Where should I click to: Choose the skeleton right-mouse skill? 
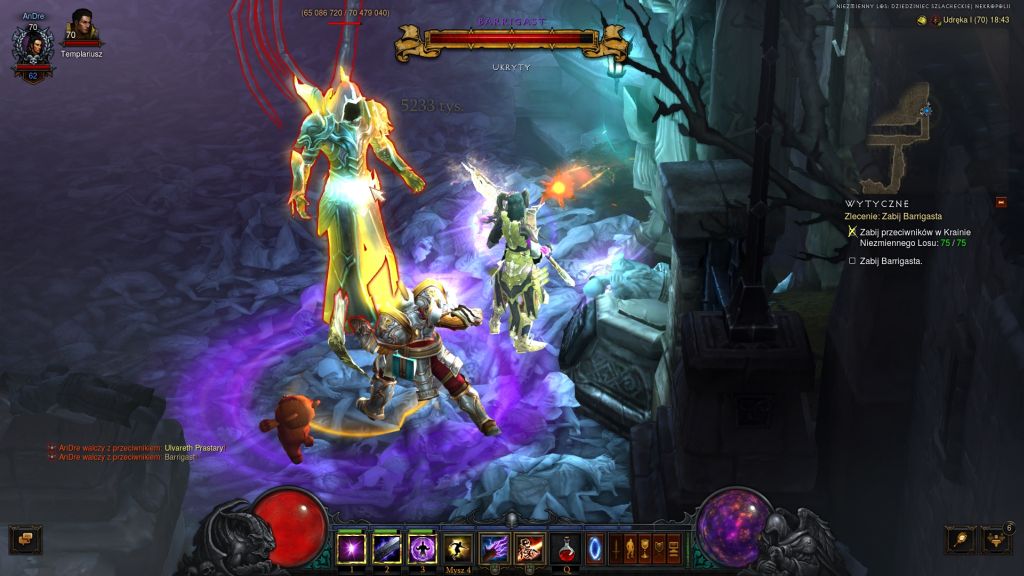[529, 548]
